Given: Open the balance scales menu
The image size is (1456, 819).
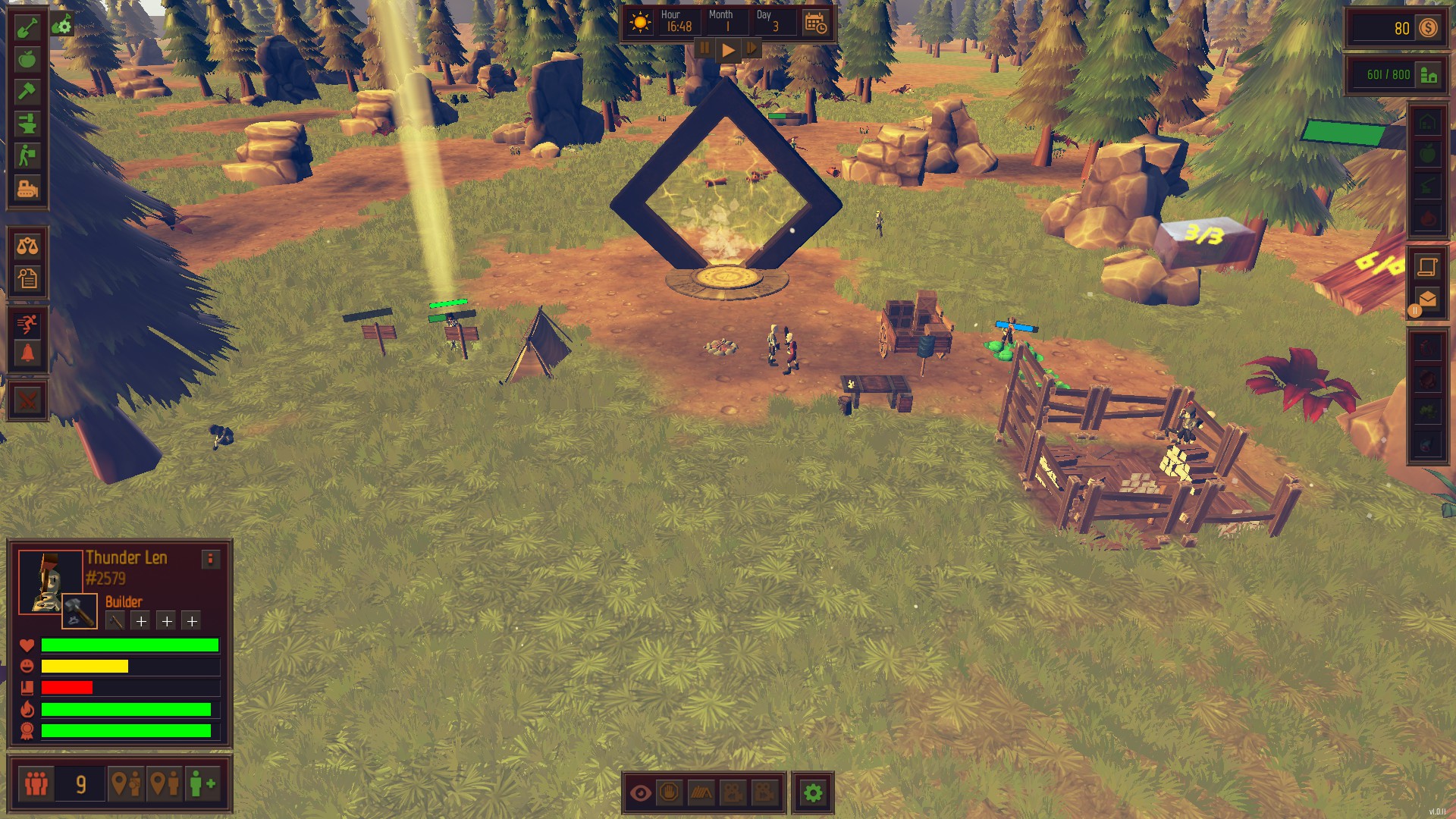Looking at the screenshot, I should [27, 246].
